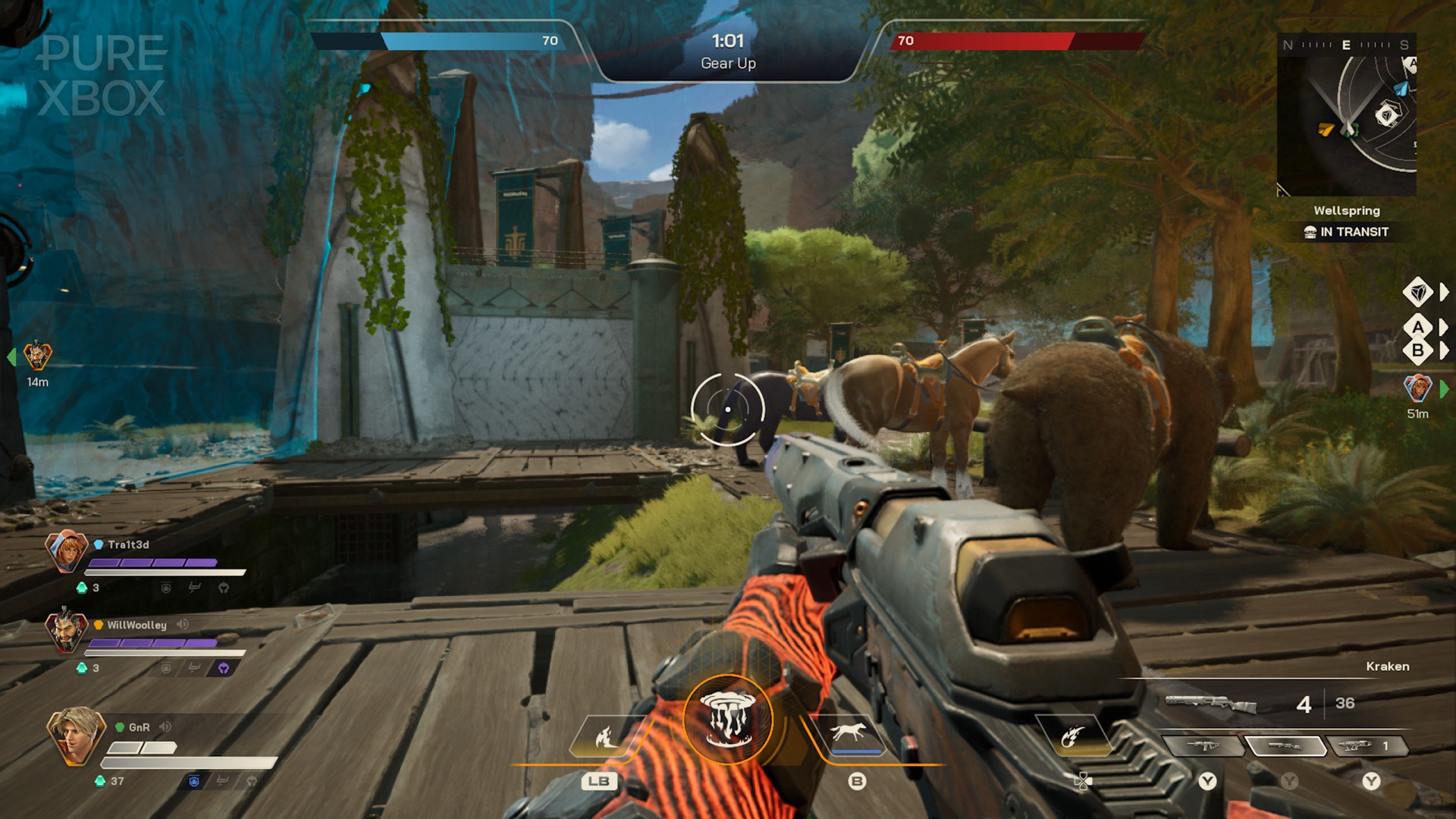Summon the horse mount ability
Viewport: 1456px width, 819px height.
tap(849, 733)
